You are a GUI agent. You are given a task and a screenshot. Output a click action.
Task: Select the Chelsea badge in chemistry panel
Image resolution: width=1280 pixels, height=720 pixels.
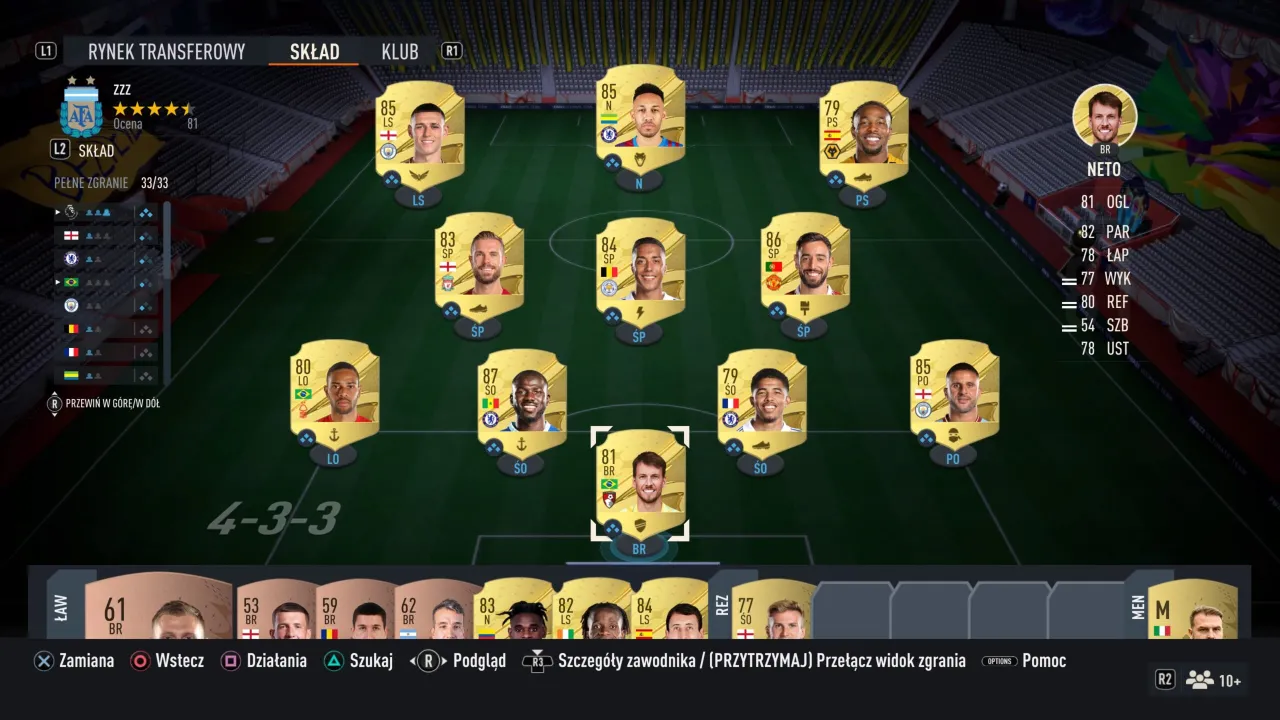click(70, 258)
